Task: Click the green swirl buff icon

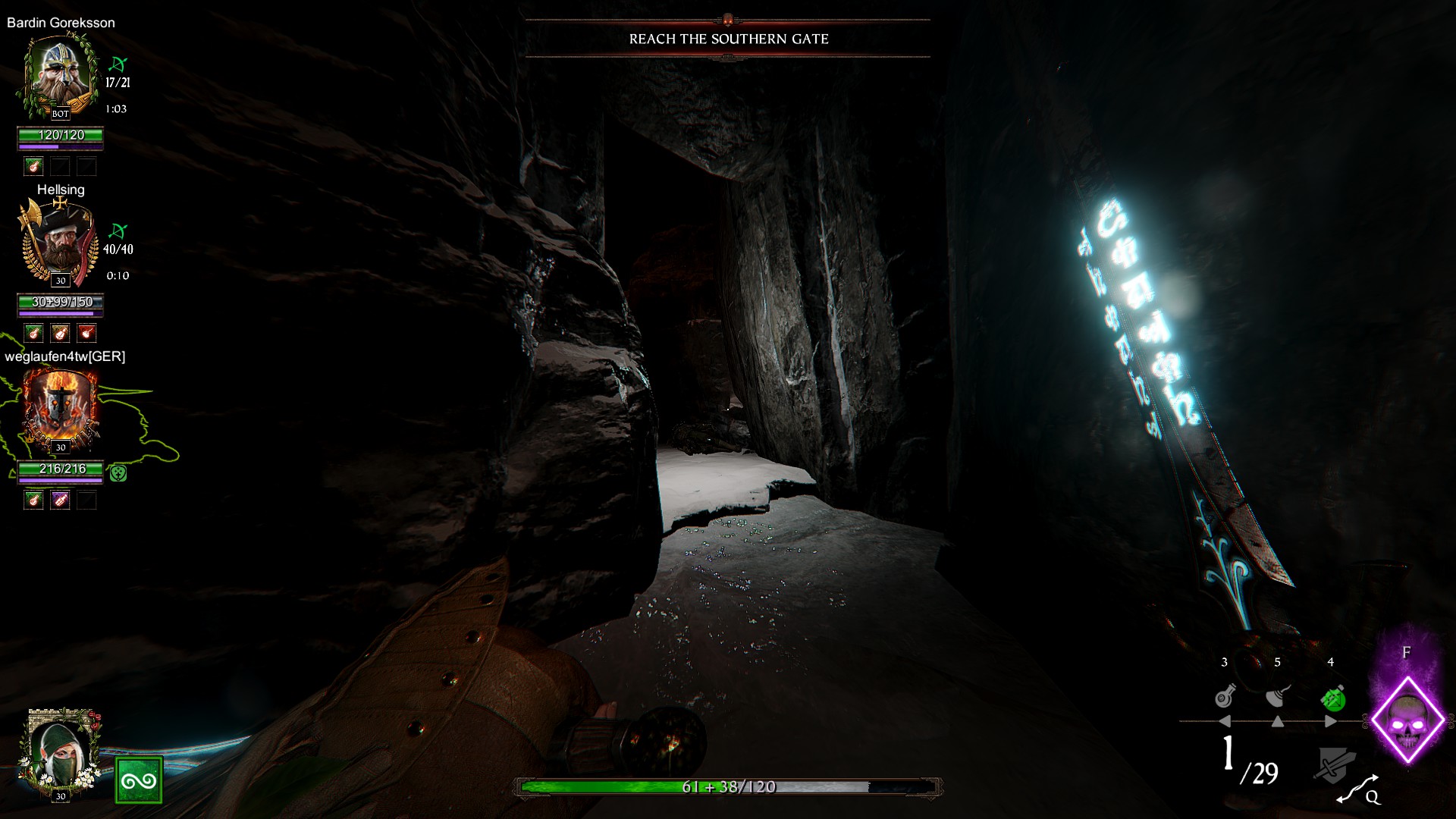Action: [x=139, y=780]
